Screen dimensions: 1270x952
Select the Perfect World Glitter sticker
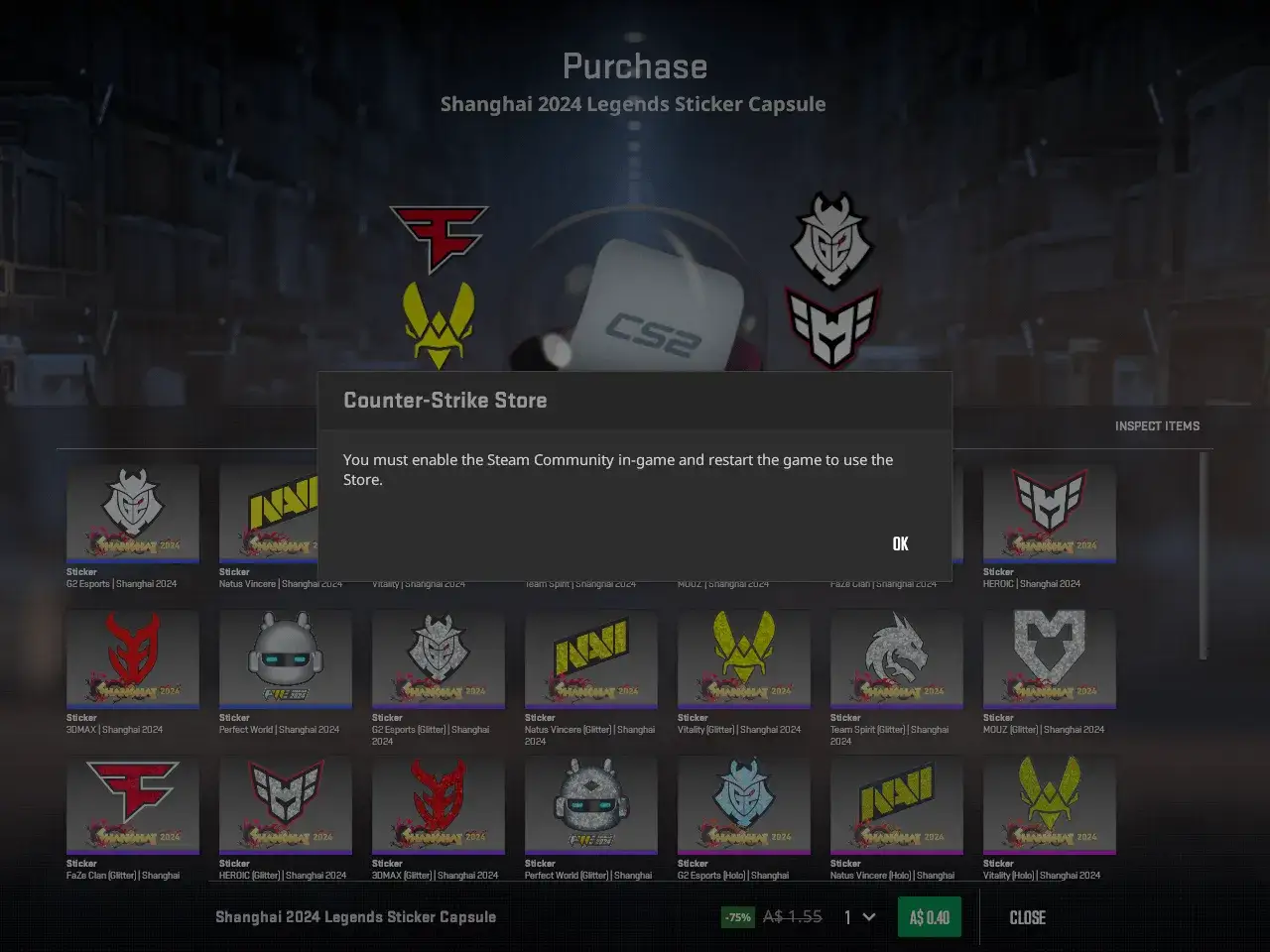click(x=591, y=804)
